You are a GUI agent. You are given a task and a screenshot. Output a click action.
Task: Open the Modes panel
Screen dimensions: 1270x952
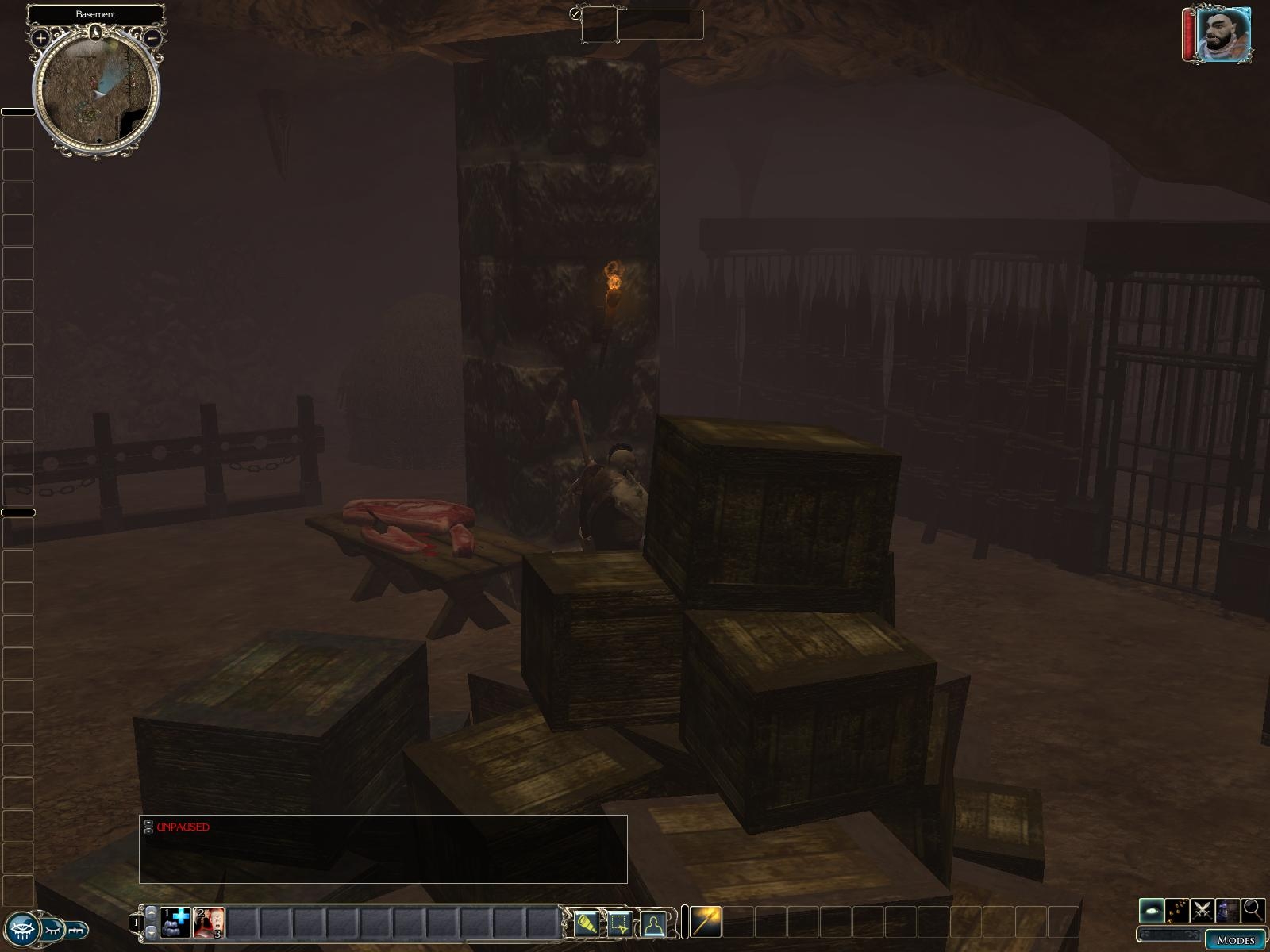[x=1235, y=940]
